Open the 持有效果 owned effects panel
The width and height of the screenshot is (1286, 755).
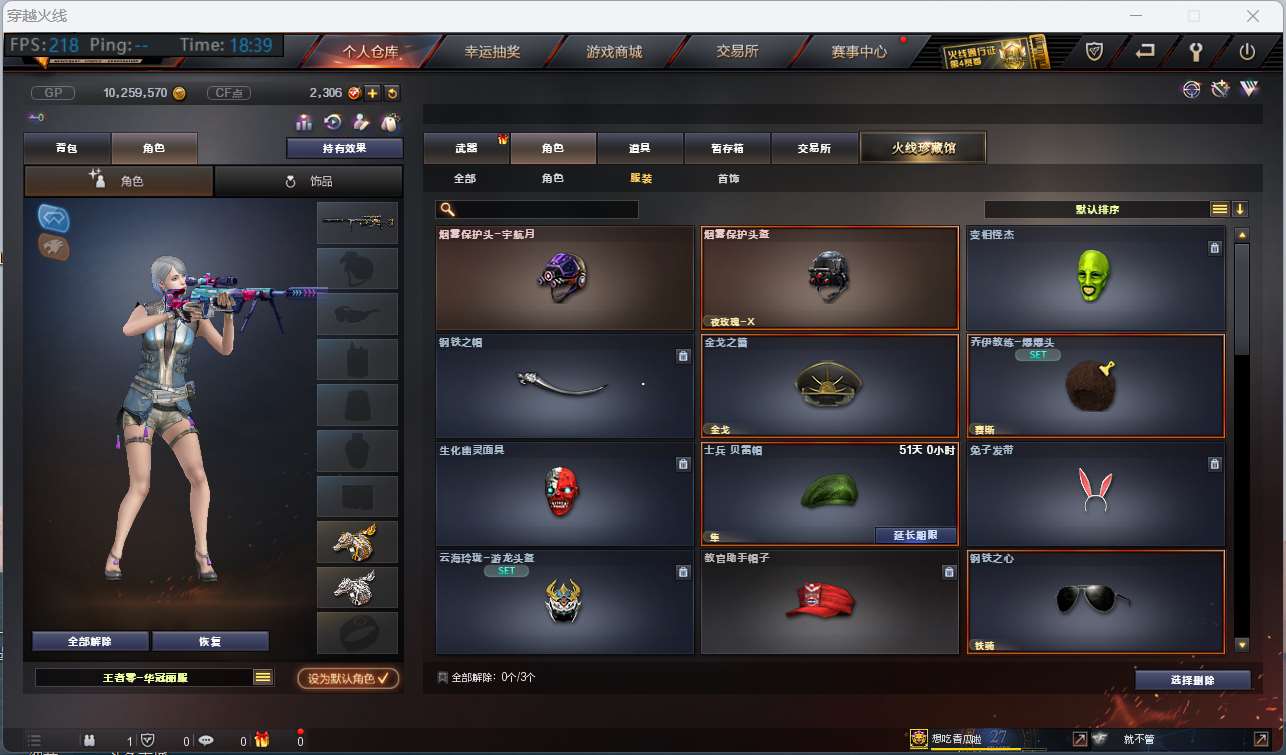[344, 148]
